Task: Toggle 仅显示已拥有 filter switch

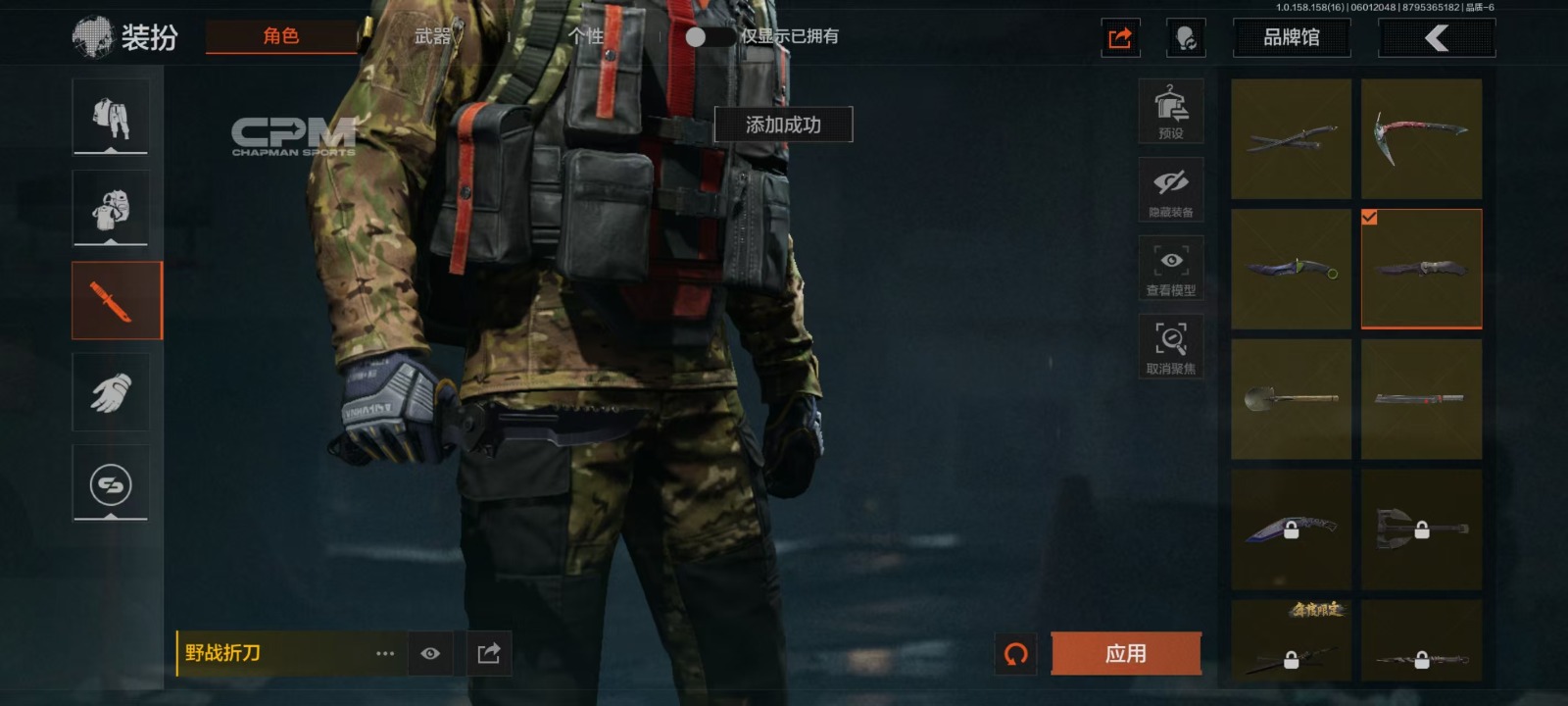Action: coord(707,37)
